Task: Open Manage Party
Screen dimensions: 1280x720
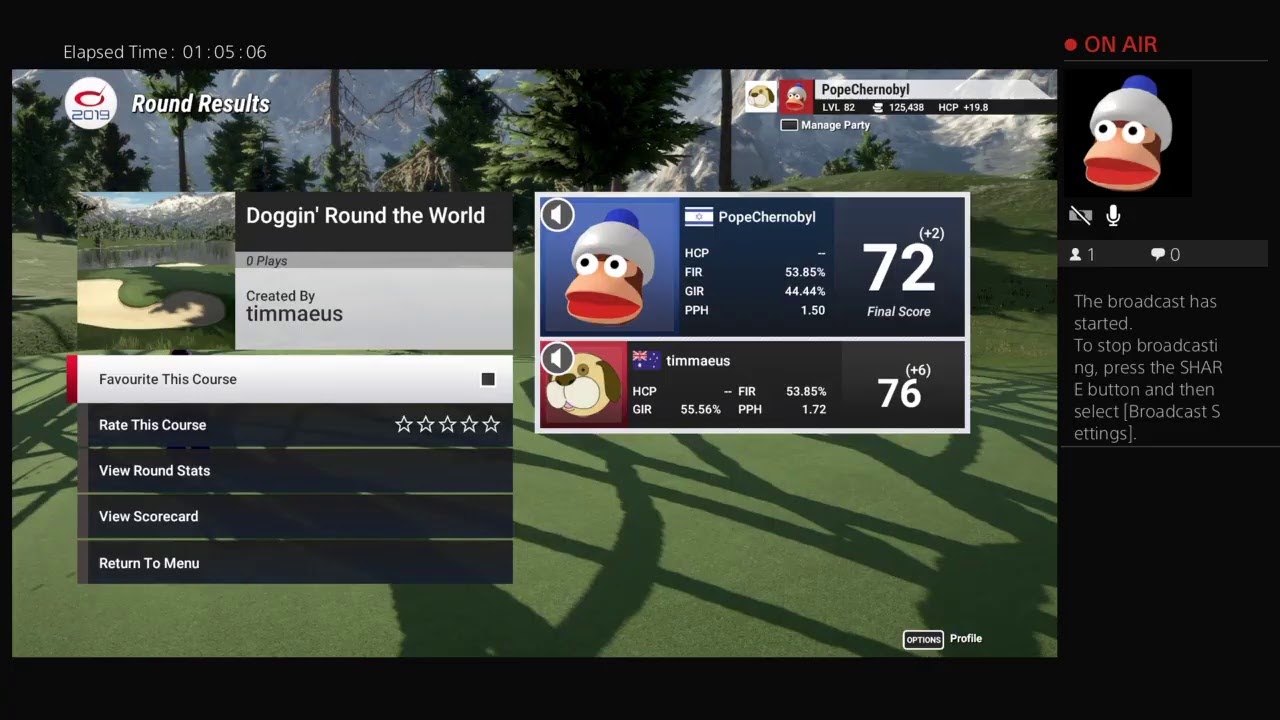Action: [826, 125]
